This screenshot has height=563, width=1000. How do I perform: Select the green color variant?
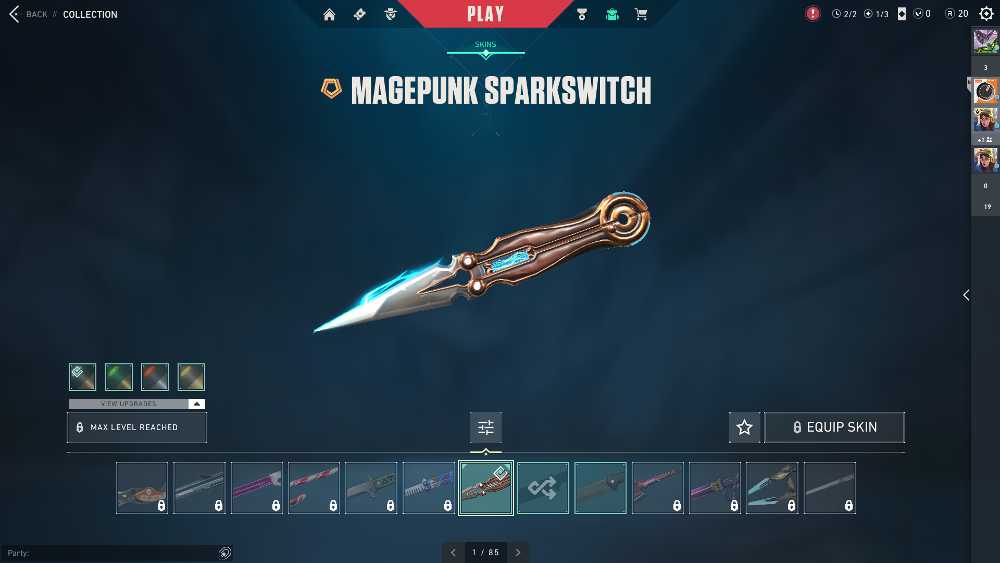[119, 377]
